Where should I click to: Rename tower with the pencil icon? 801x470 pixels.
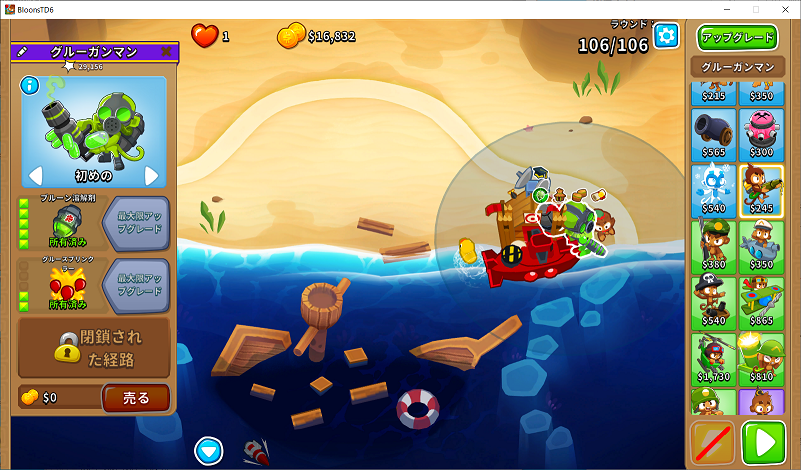(x=21, y=52)
